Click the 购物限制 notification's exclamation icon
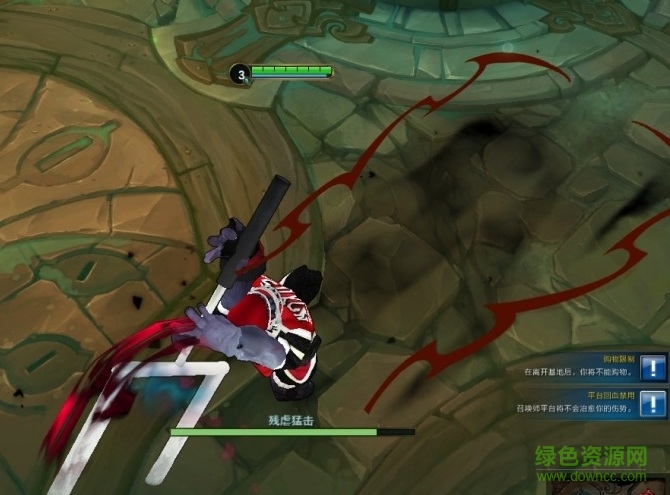The width and height of the screenshot is (670, 495). point(653,367)
